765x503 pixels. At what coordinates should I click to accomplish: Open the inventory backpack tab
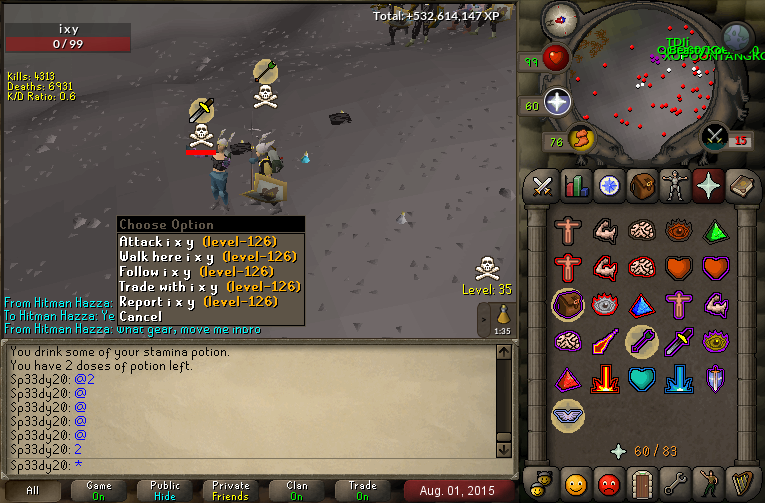[641, 186]
